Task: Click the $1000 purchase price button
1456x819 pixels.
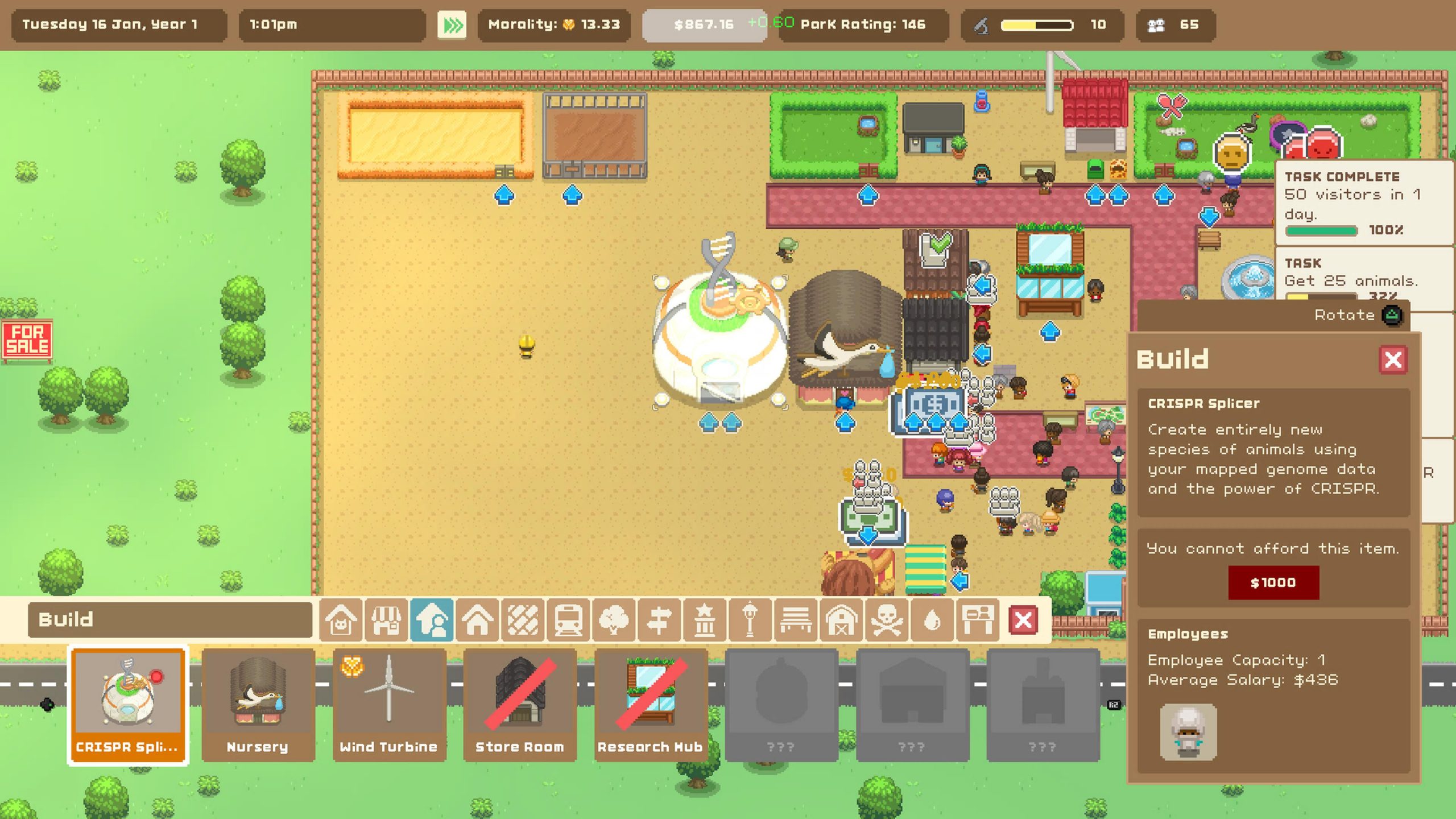Action: pos(1273,582)
